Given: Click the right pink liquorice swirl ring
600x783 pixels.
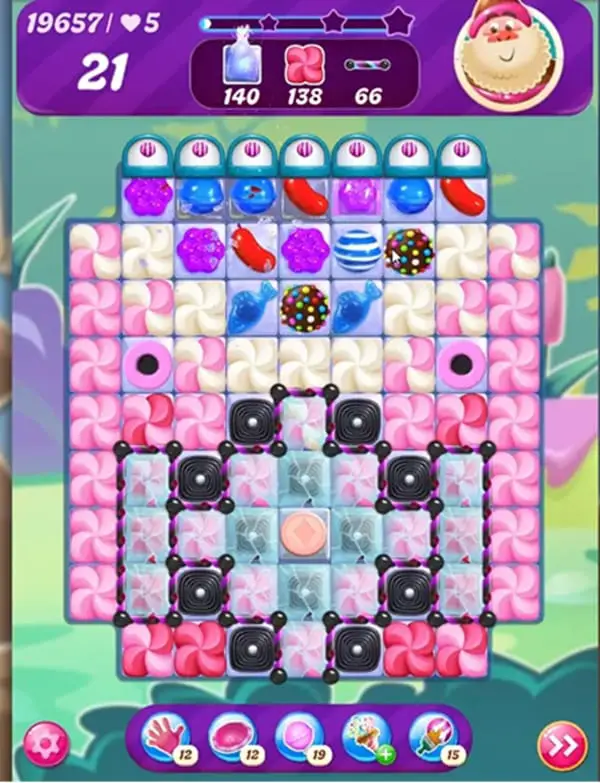Looking at the screenshot, I should [461, 359].
